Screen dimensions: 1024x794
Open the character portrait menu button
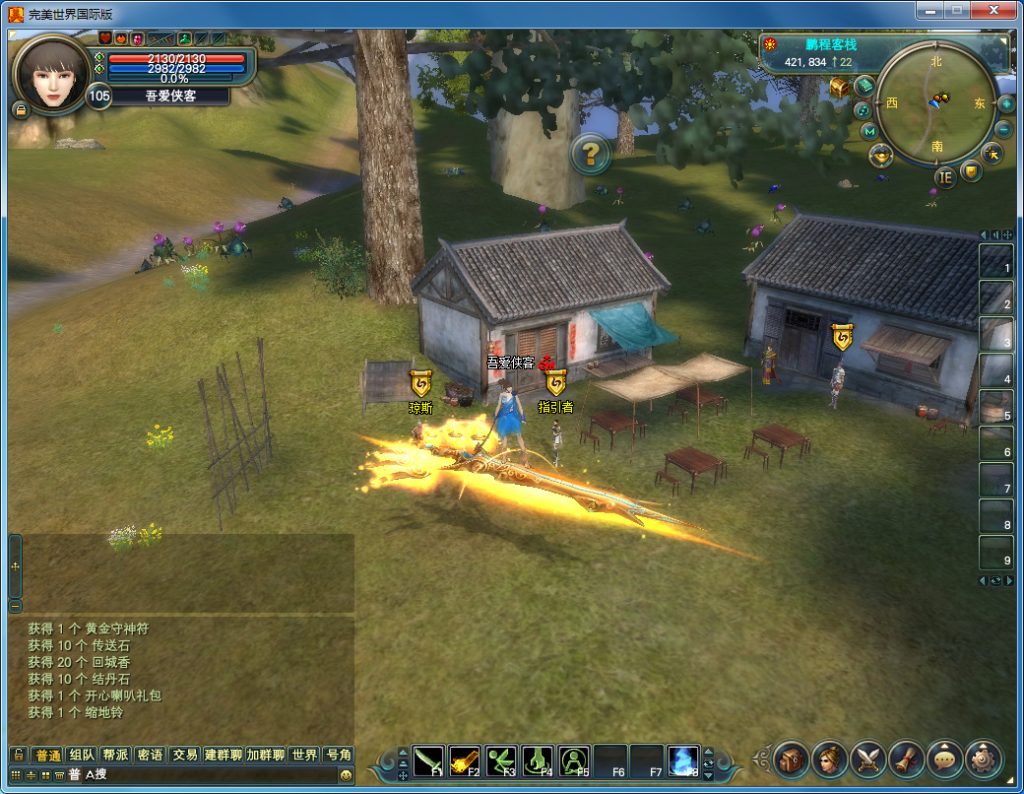(829, 760)
